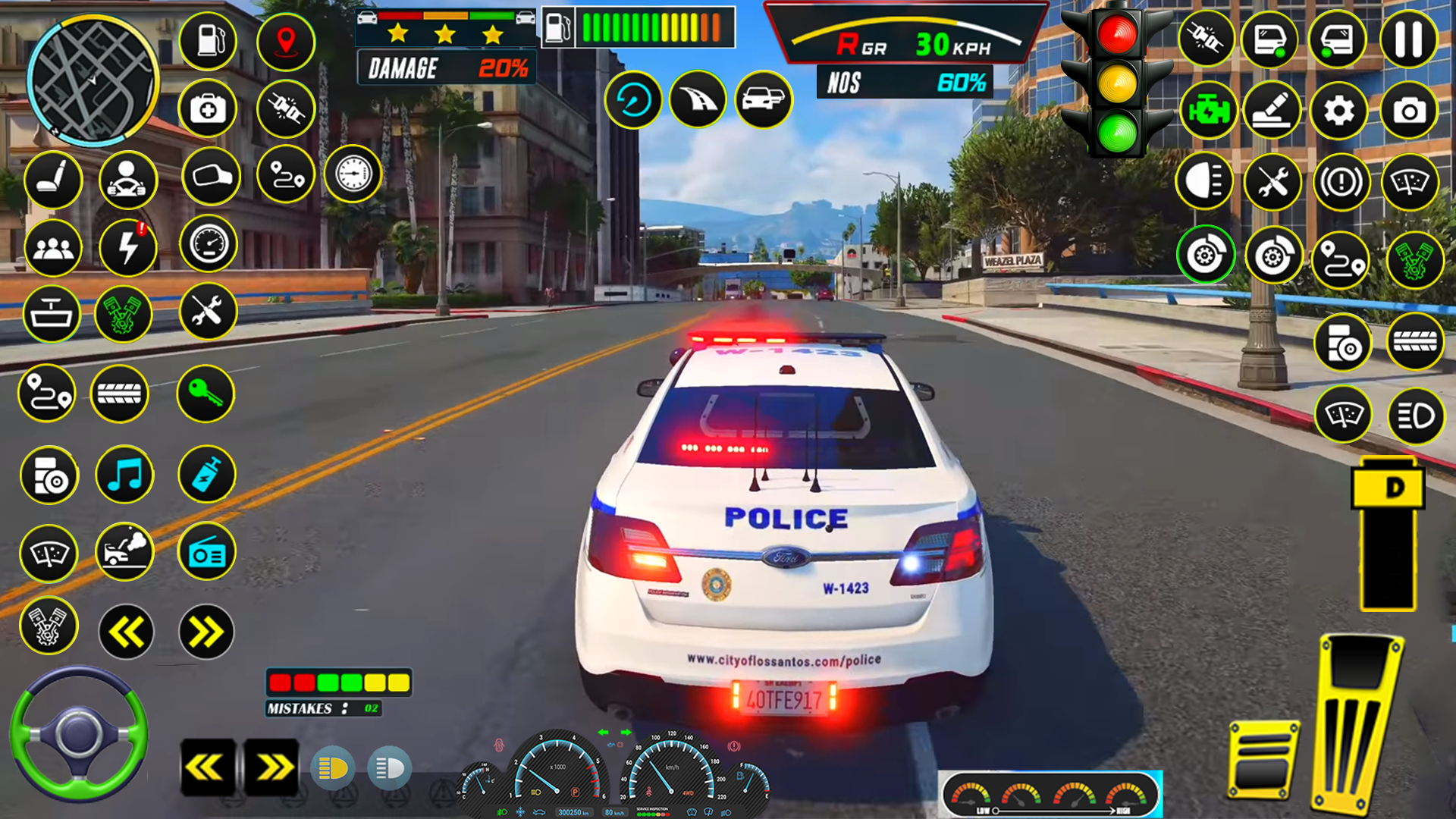Activate the windshield wiper icon
The width and height of the screenshot is (1456, 819).
[x=50, y=554]
